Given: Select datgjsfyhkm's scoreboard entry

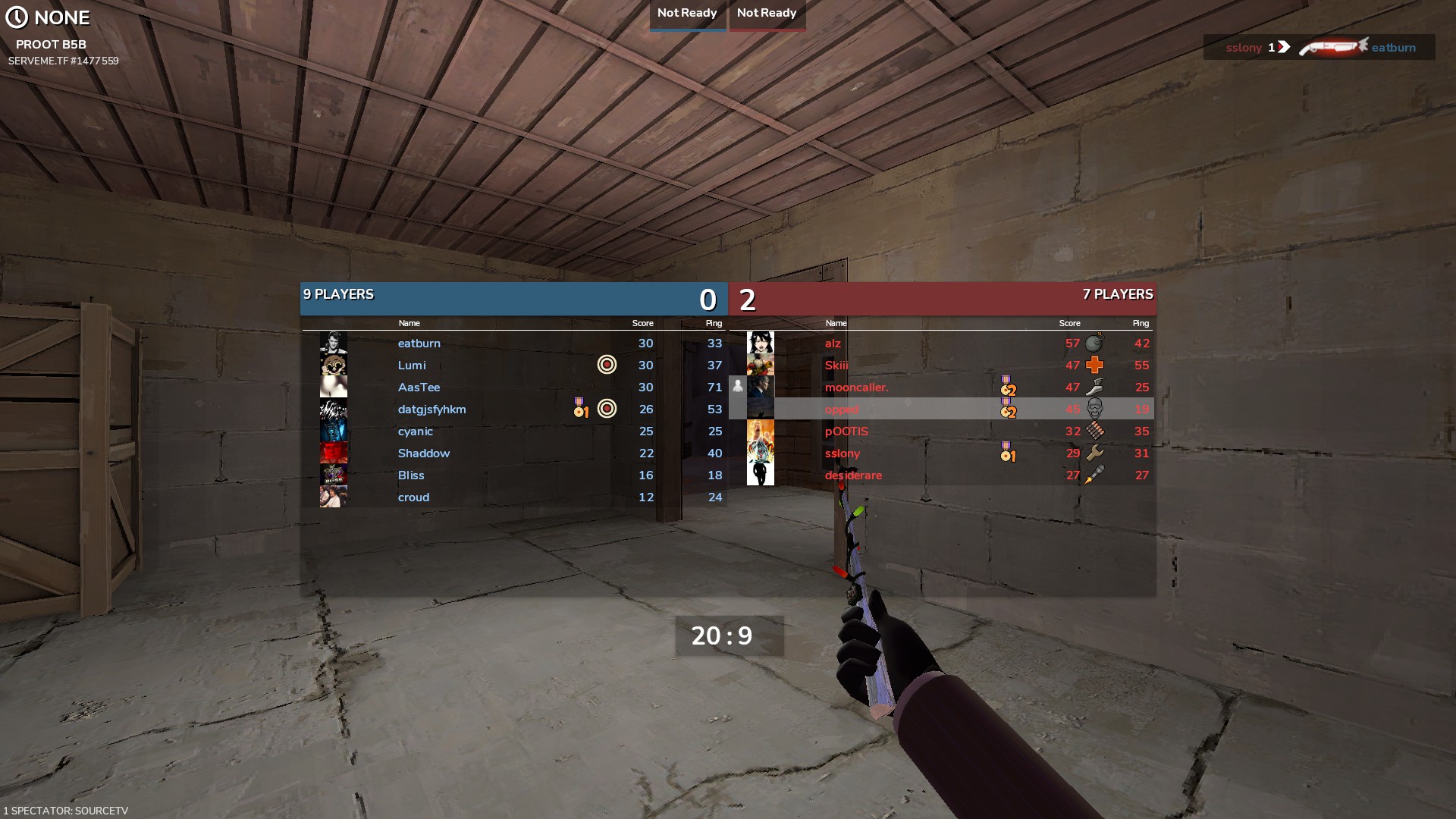Looking at the screenshot, I should click(x=431, y=409).
